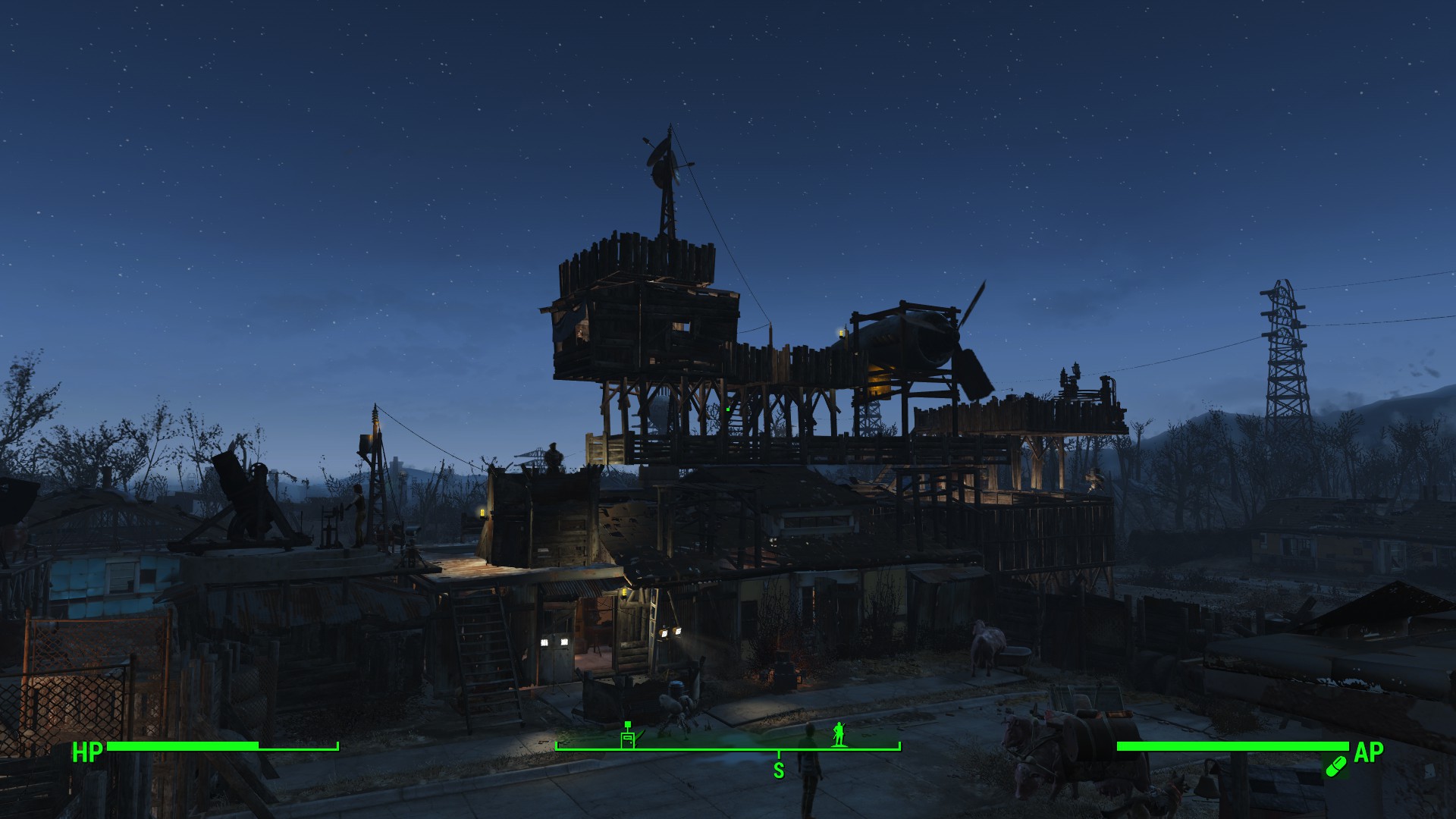Select the NPC figure icon on the compass
The width and height of the screenshot is (1456, 819).
[839, 734]
